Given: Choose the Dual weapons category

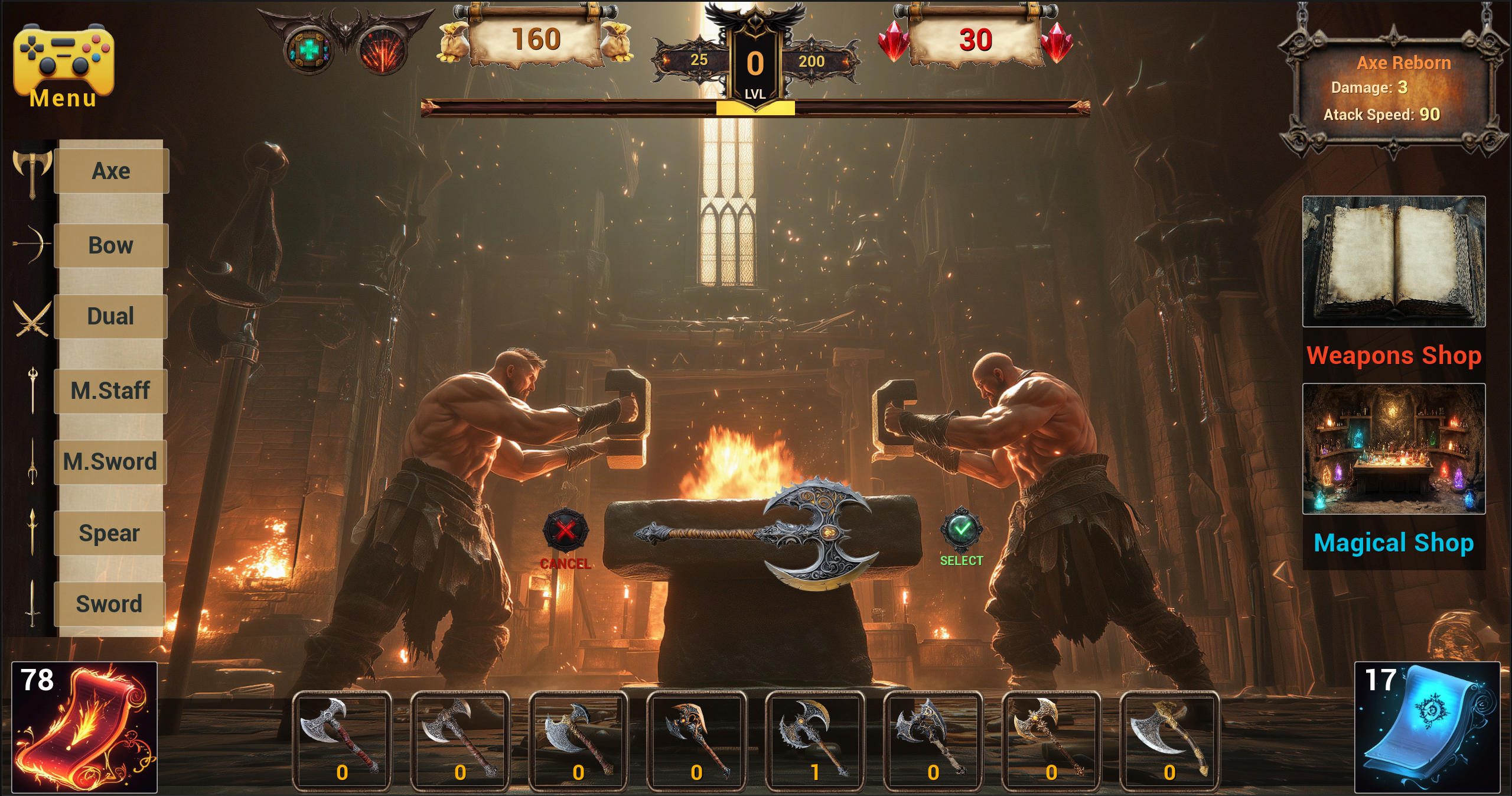Looking at the screenshot, I should tap(110, 316).
